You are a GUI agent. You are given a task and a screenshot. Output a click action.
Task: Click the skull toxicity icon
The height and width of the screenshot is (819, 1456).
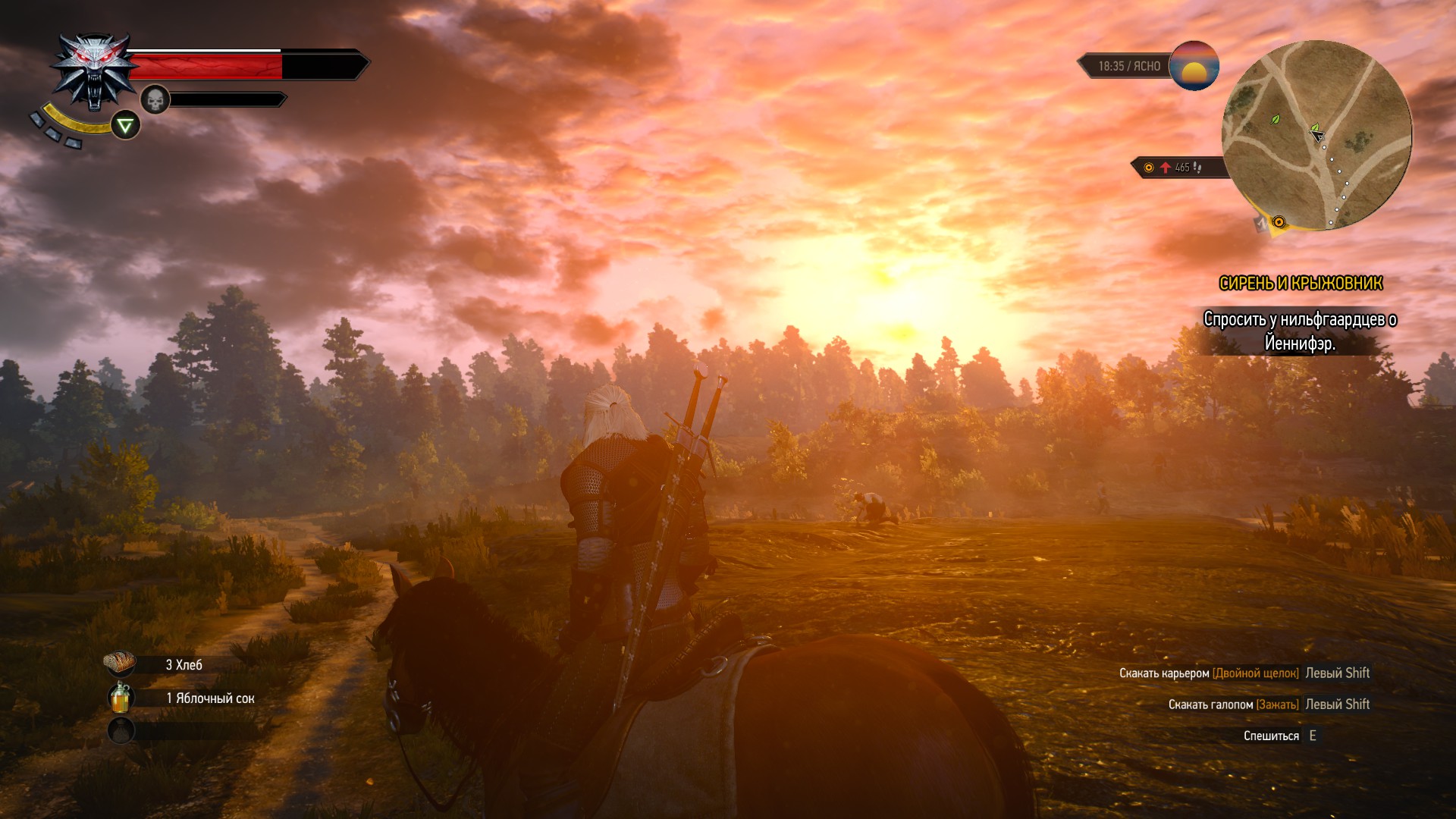pyautogui.click(x=155, y=99)
